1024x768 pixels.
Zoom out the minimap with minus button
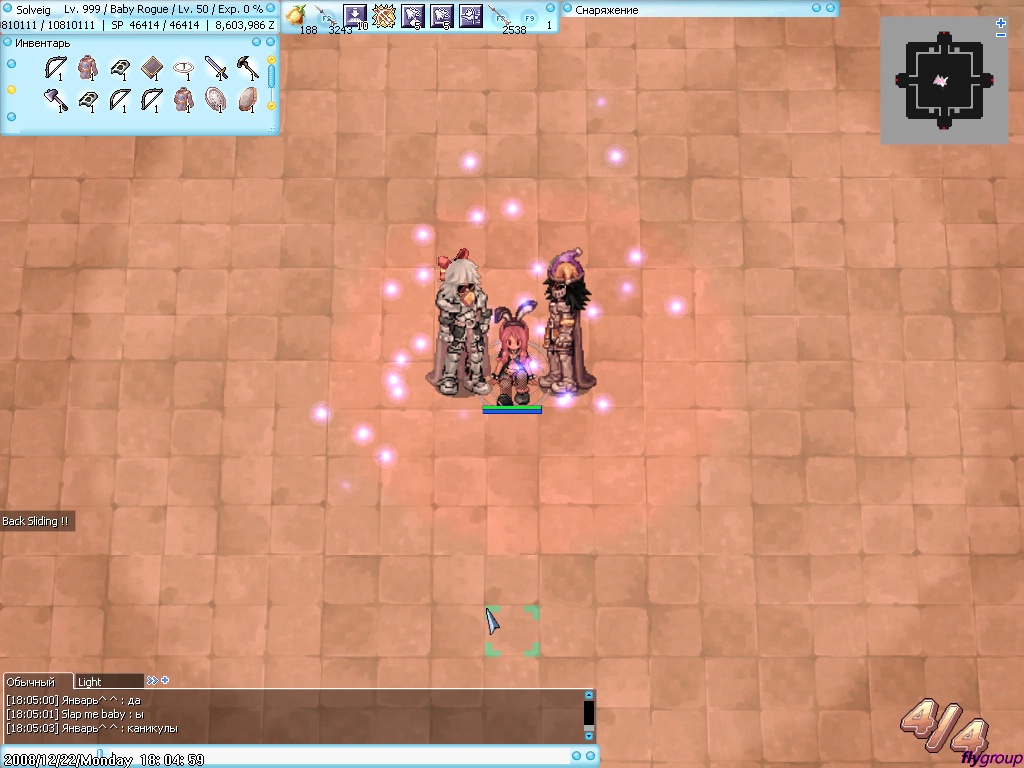click(x=1001, y=36)
